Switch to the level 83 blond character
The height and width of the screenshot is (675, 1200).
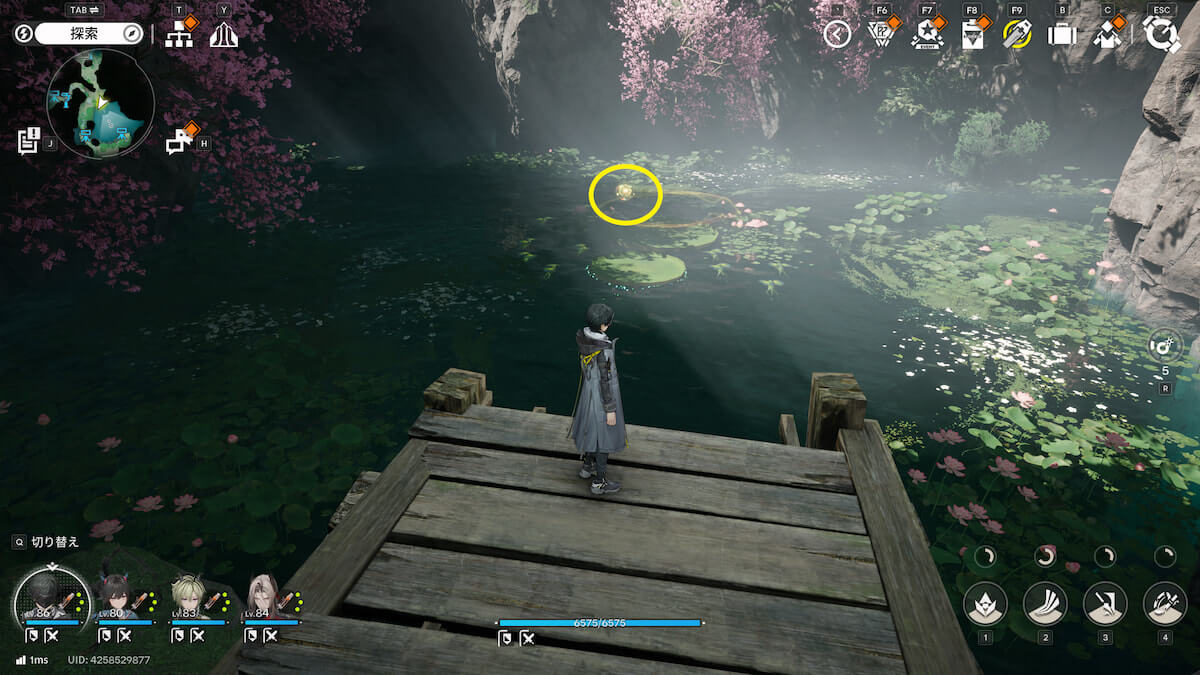coord(190,598)
